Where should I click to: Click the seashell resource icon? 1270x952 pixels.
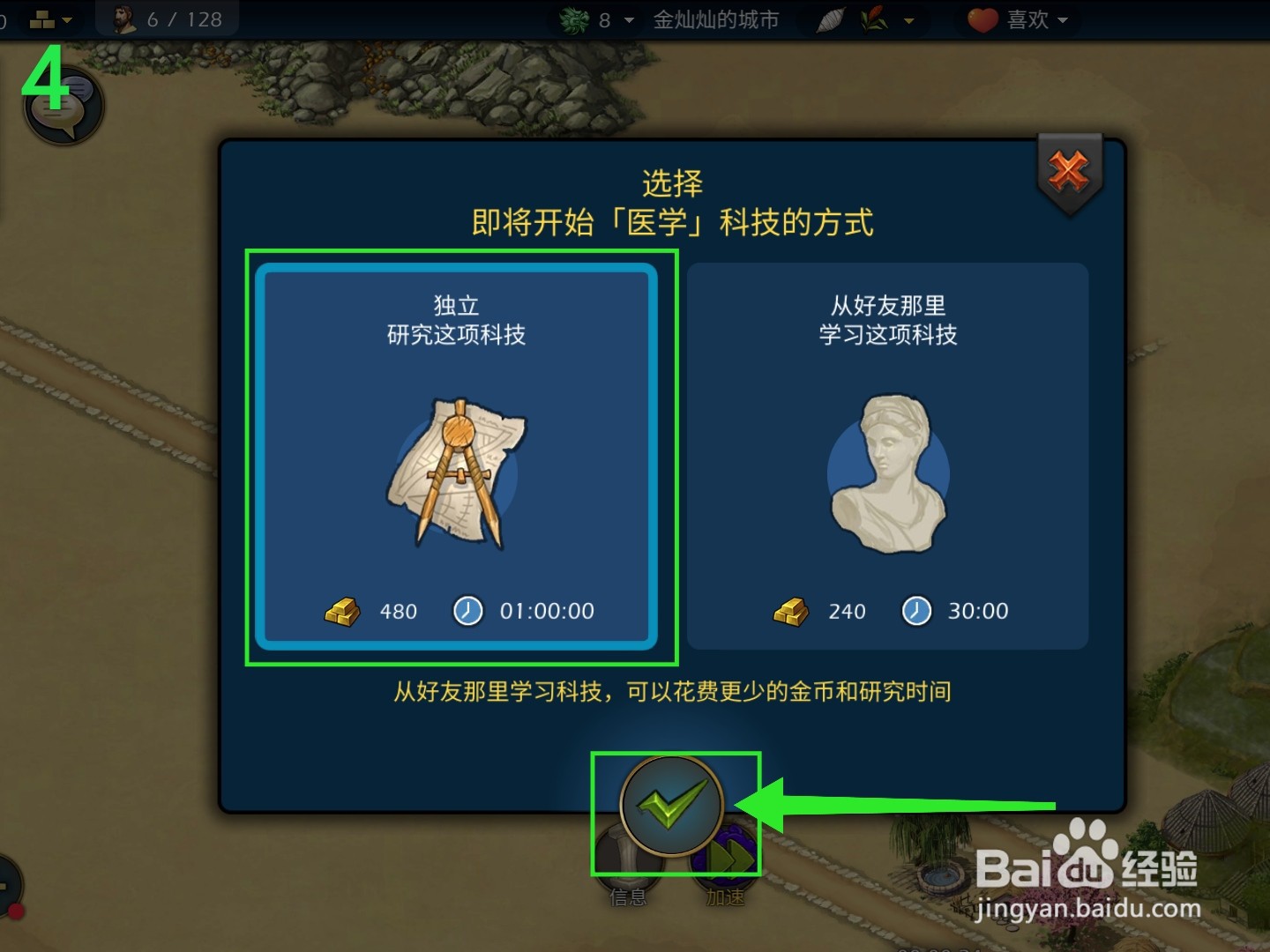[830, 19]
